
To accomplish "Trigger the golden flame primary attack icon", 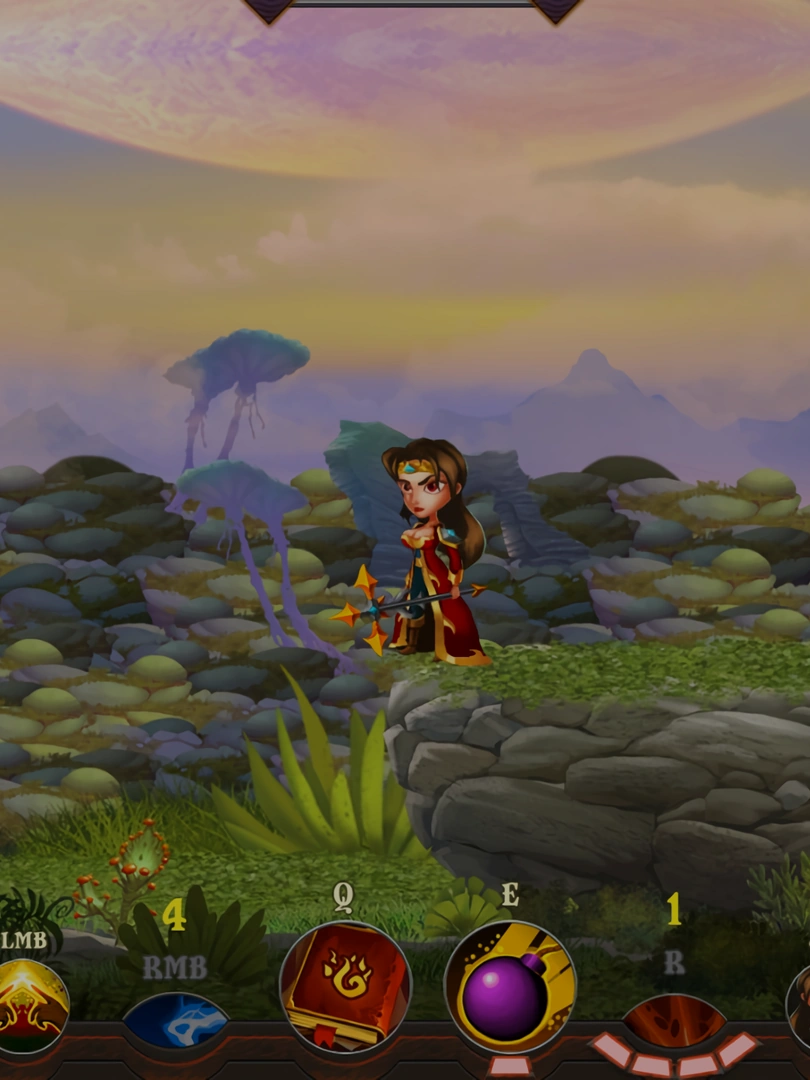I will (30, 1005).
